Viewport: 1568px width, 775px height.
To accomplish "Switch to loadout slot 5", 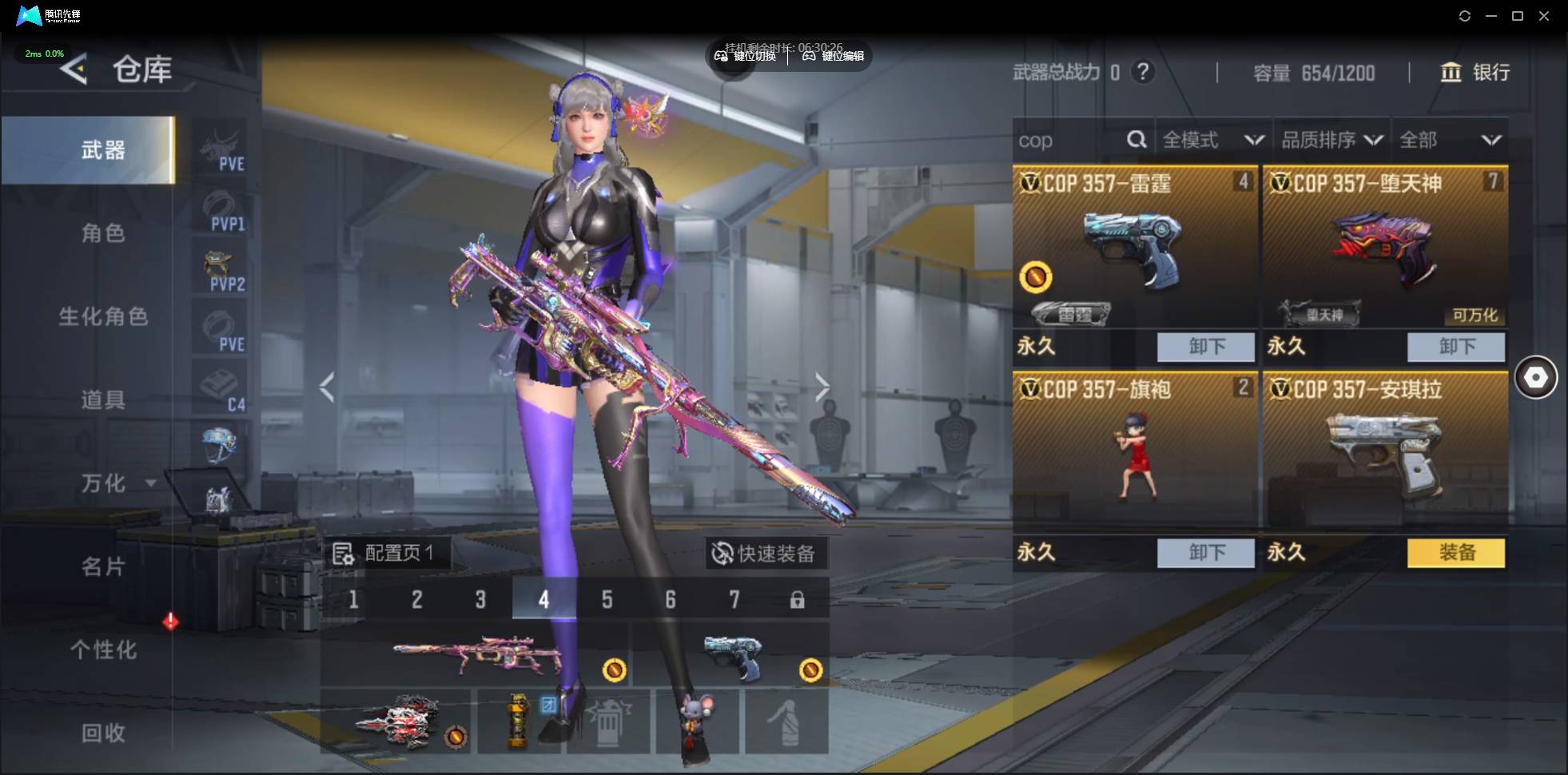I will pos(607,599).
